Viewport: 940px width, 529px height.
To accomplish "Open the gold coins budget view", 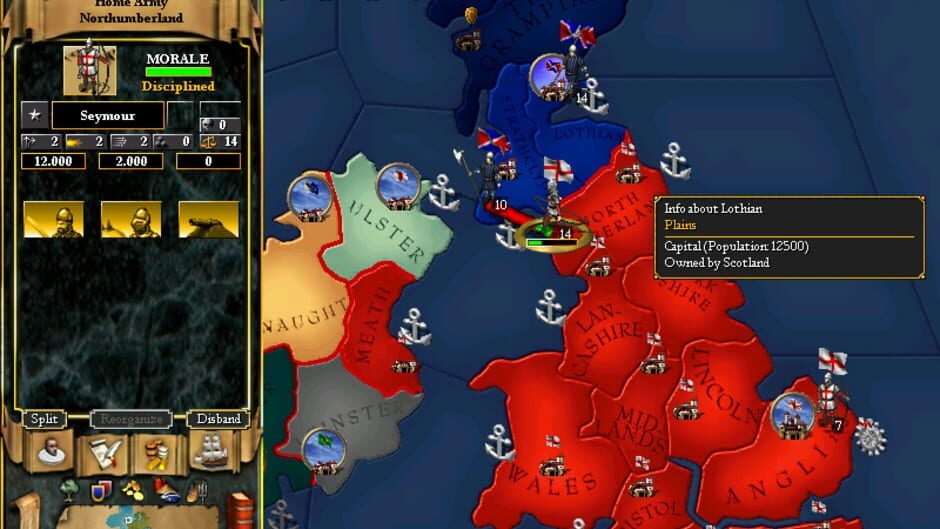I will [158, 455].
